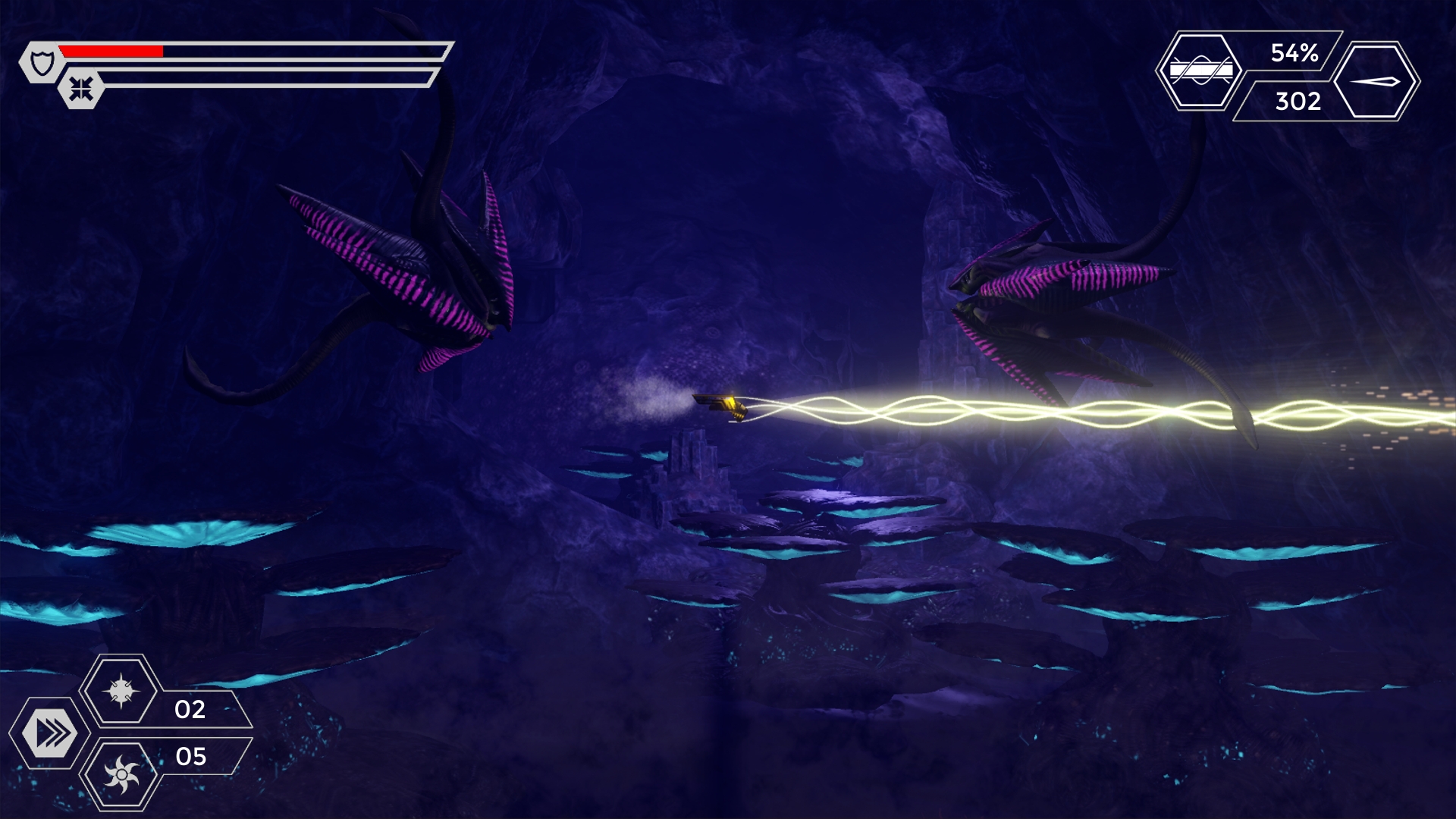Click the 02 mine count label
1456x819 pixels.
191,711
